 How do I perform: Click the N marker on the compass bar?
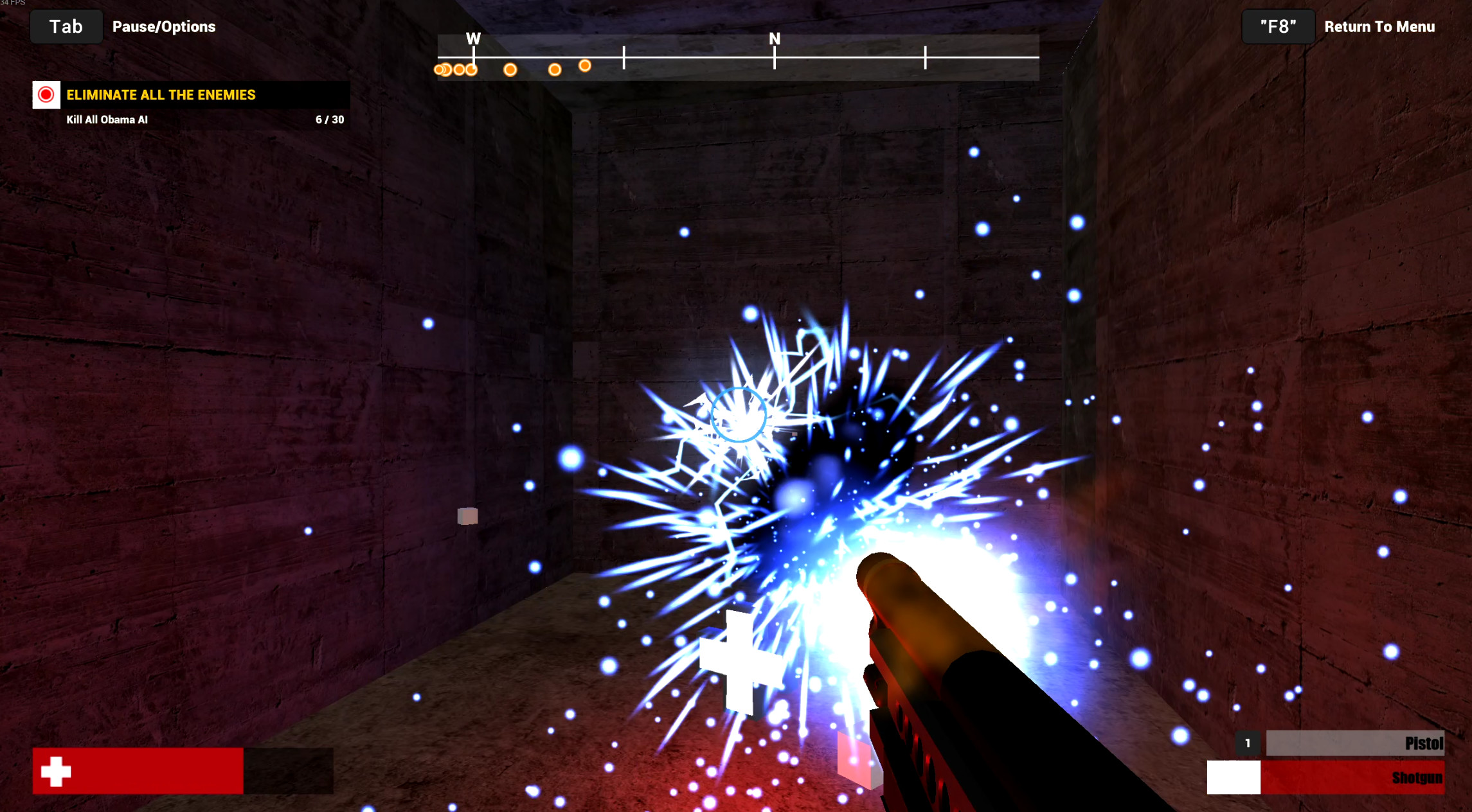[x=775, y=39]
